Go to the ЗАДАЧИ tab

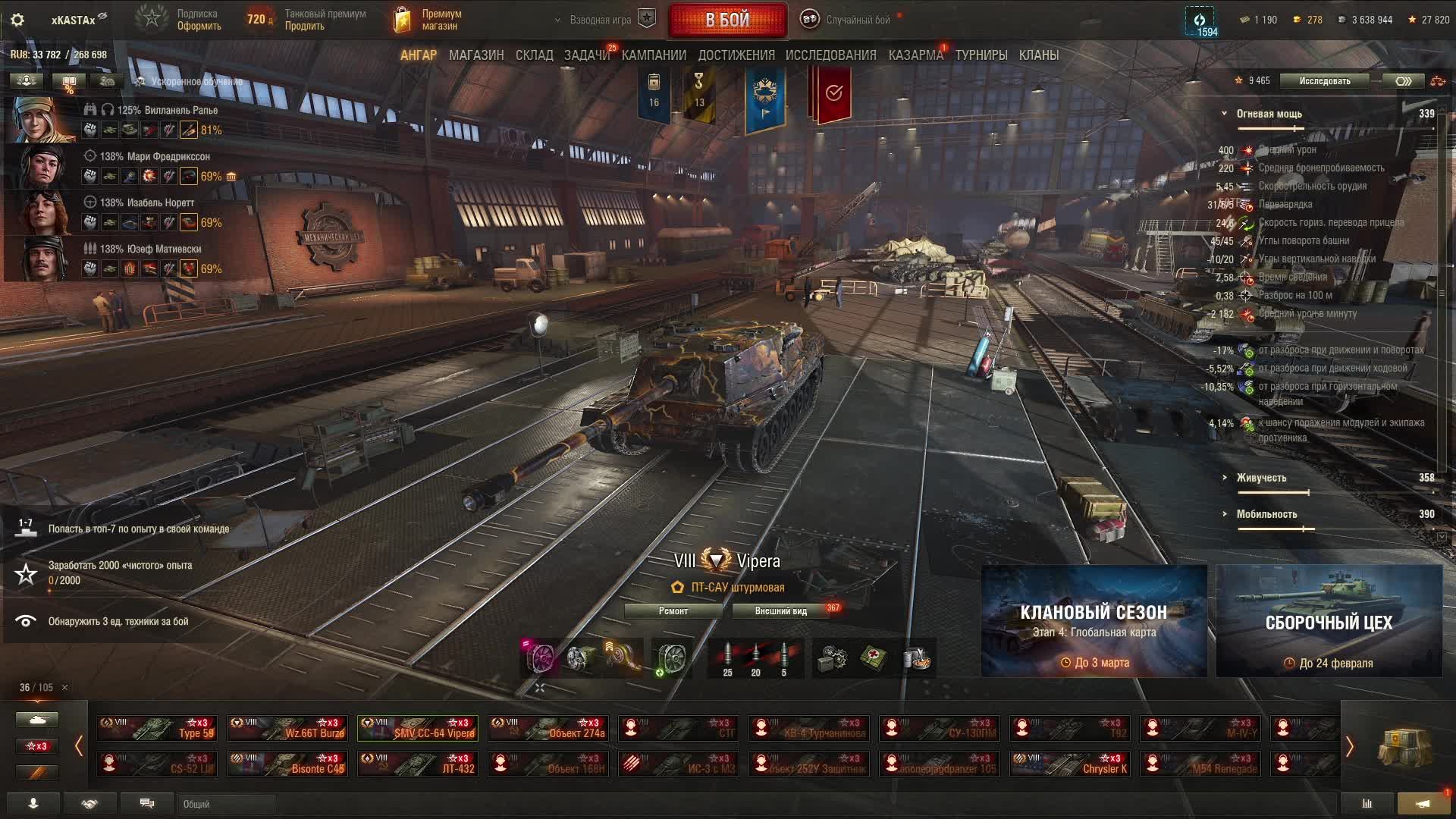pyautogui.click(x=586, y=55)
